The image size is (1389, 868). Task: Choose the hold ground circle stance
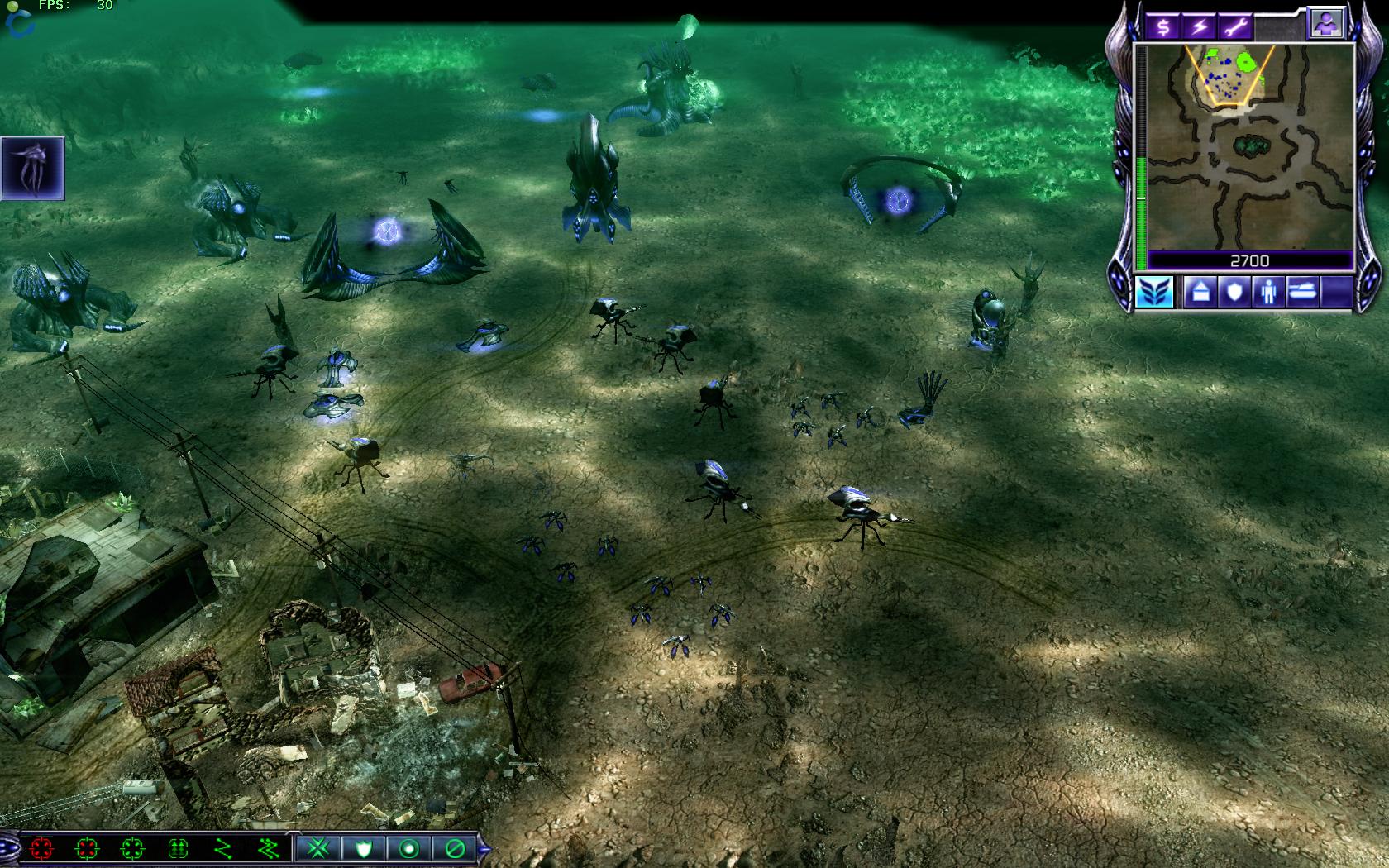point(408,848)
